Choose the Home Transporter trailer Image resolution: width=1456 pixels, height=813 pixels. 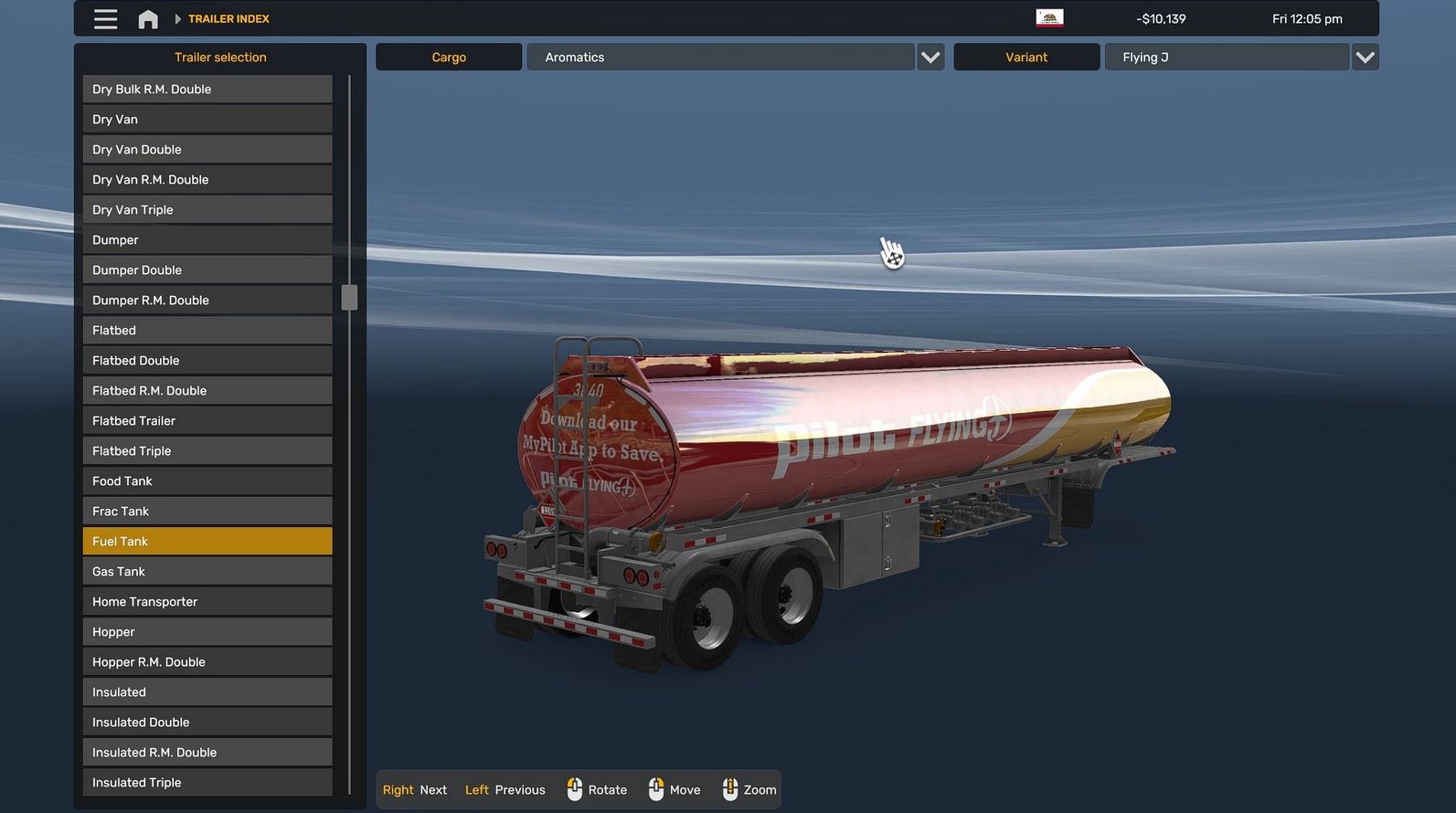[x=207, y=602]
